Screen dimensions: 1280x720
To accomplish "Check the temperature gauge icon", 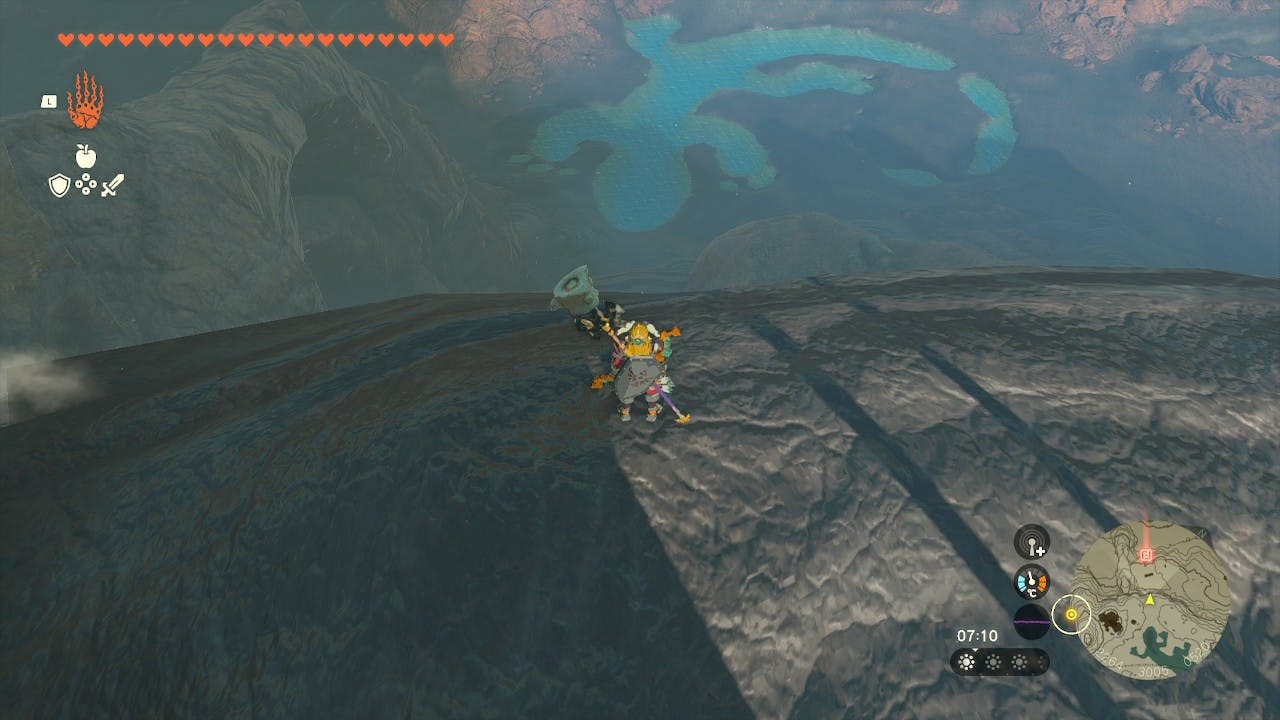I will (1031, 581).
